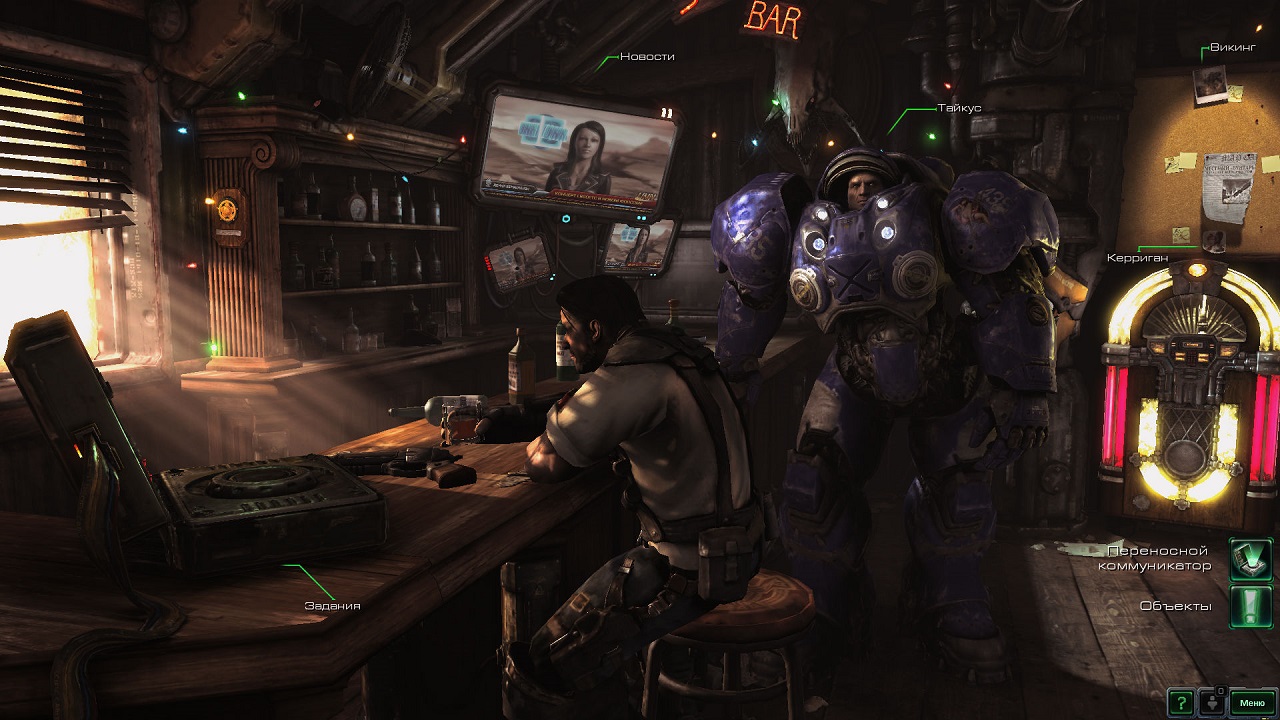Open help with the question mark button
The height and width of the screenshot is (720, 1280).
(x=1182, y=702)
